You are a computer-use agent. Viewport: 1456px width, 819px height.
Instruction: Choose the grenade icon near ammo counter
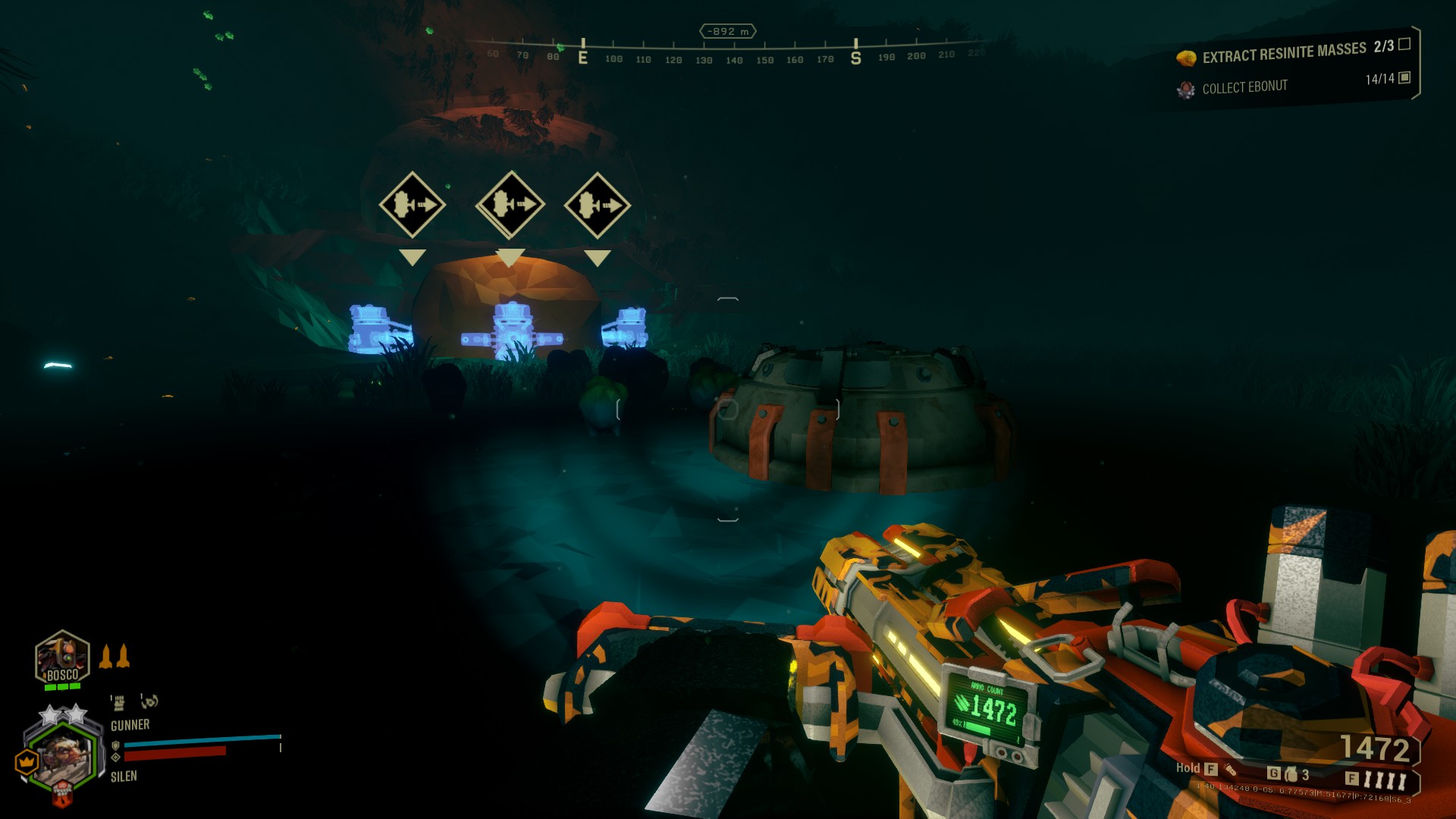pos(1291,774)
